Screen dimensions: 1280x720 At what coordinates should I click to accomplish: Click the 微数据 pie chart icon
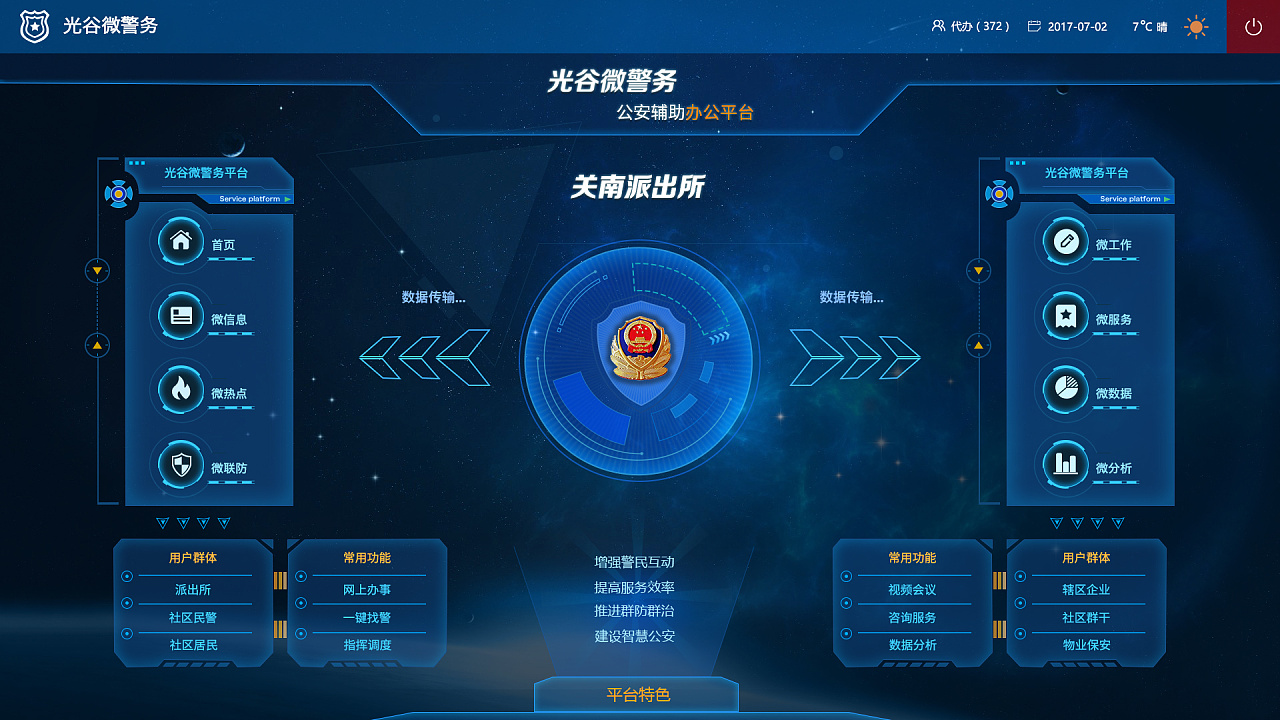(1064, 391)
